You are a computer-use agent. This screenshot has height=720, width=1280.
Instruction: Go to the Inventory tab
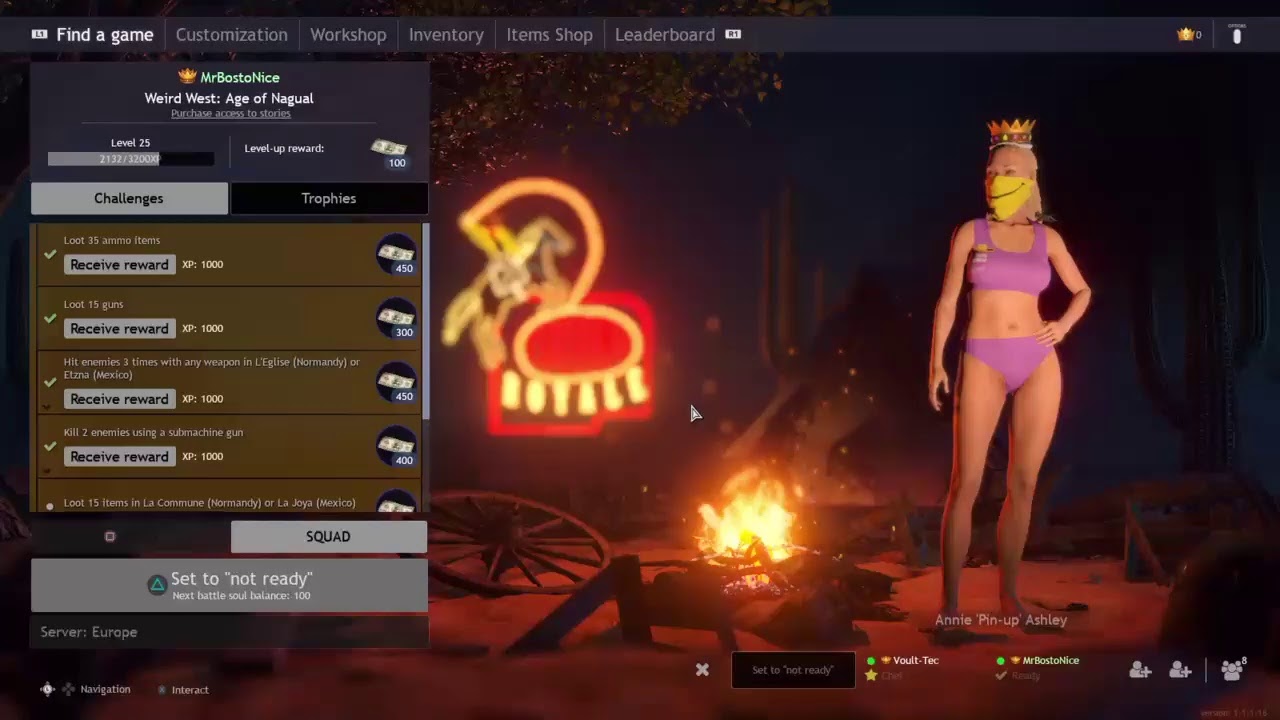[x=446, y=35]
